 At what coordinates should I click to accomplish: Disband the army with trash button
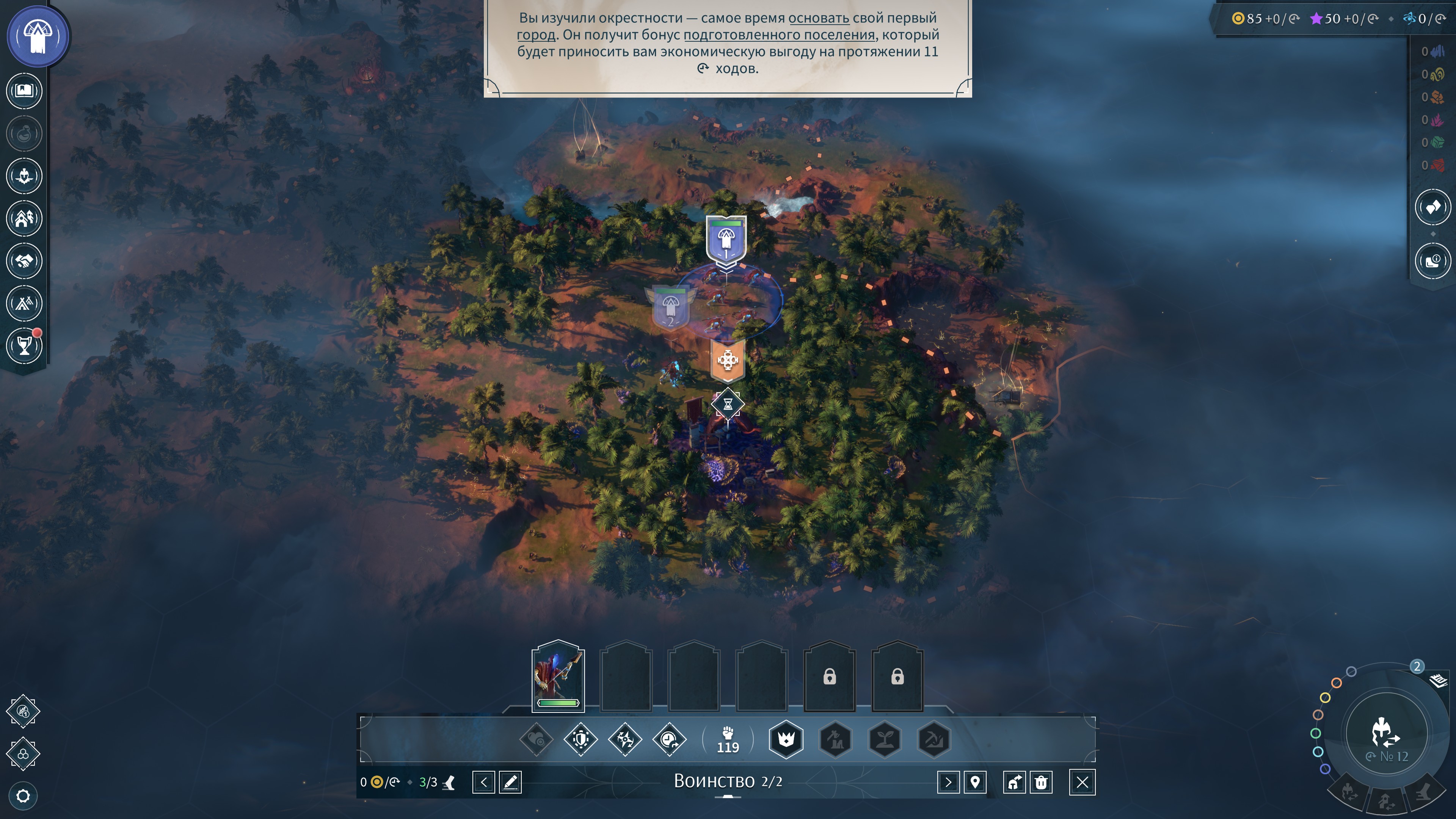click(1041, 782)
